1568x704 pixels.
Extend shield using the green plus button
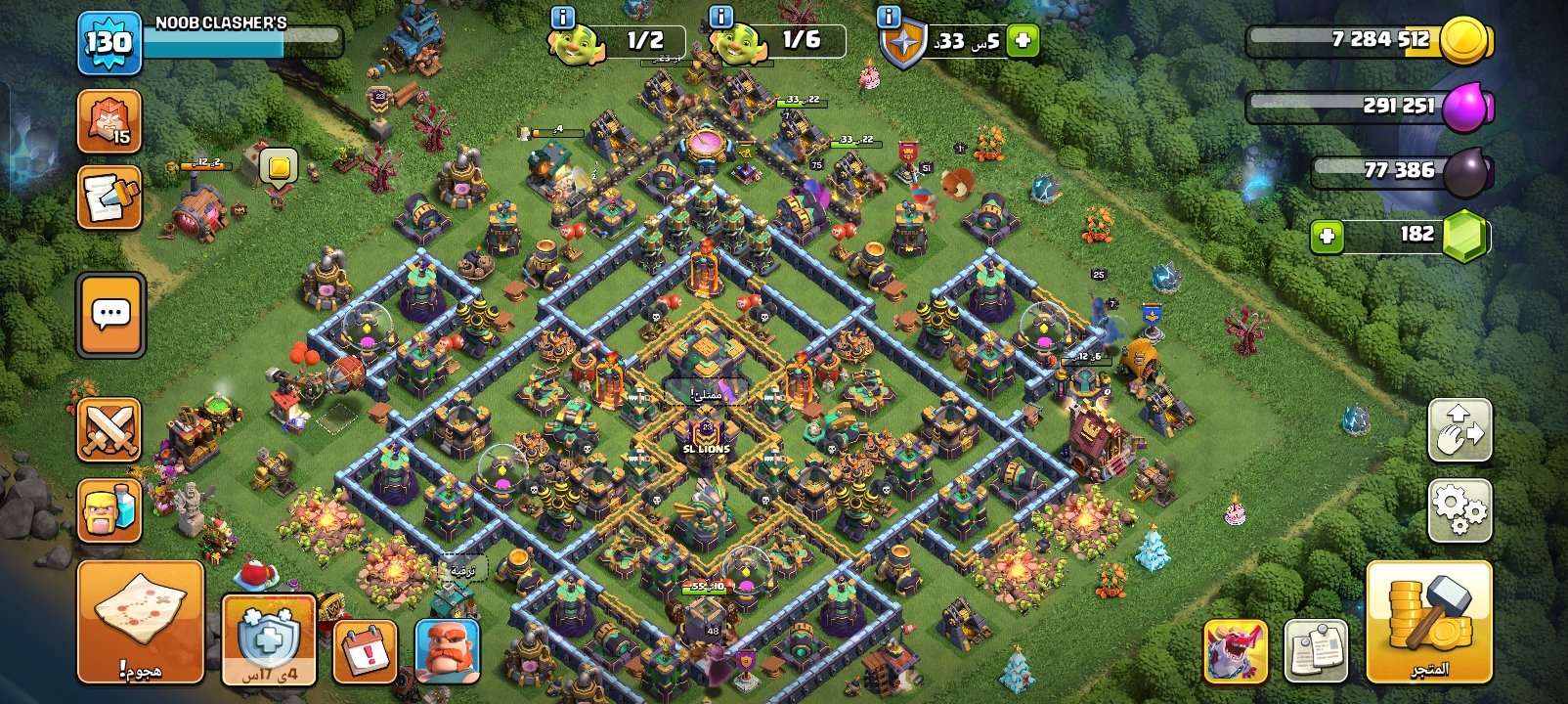tap(1023, 41)
